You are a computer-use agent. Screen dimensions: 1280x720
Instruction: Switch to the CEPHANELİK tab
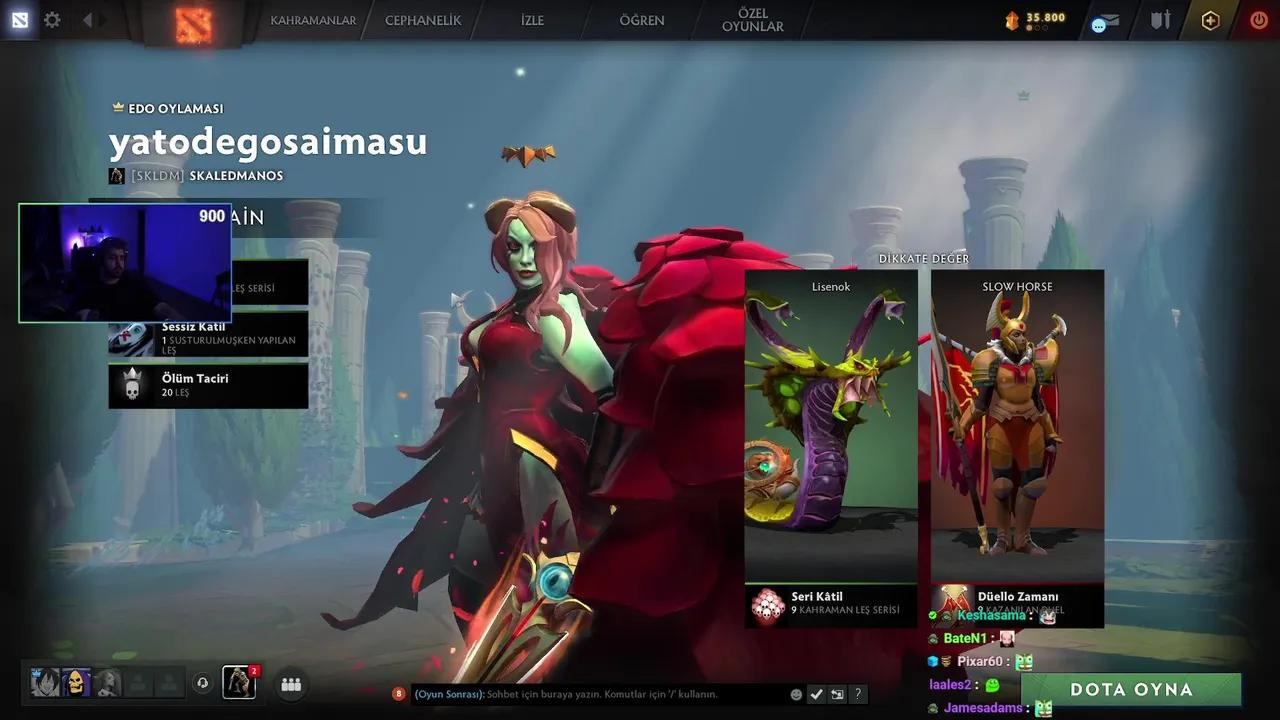(421, 20)
